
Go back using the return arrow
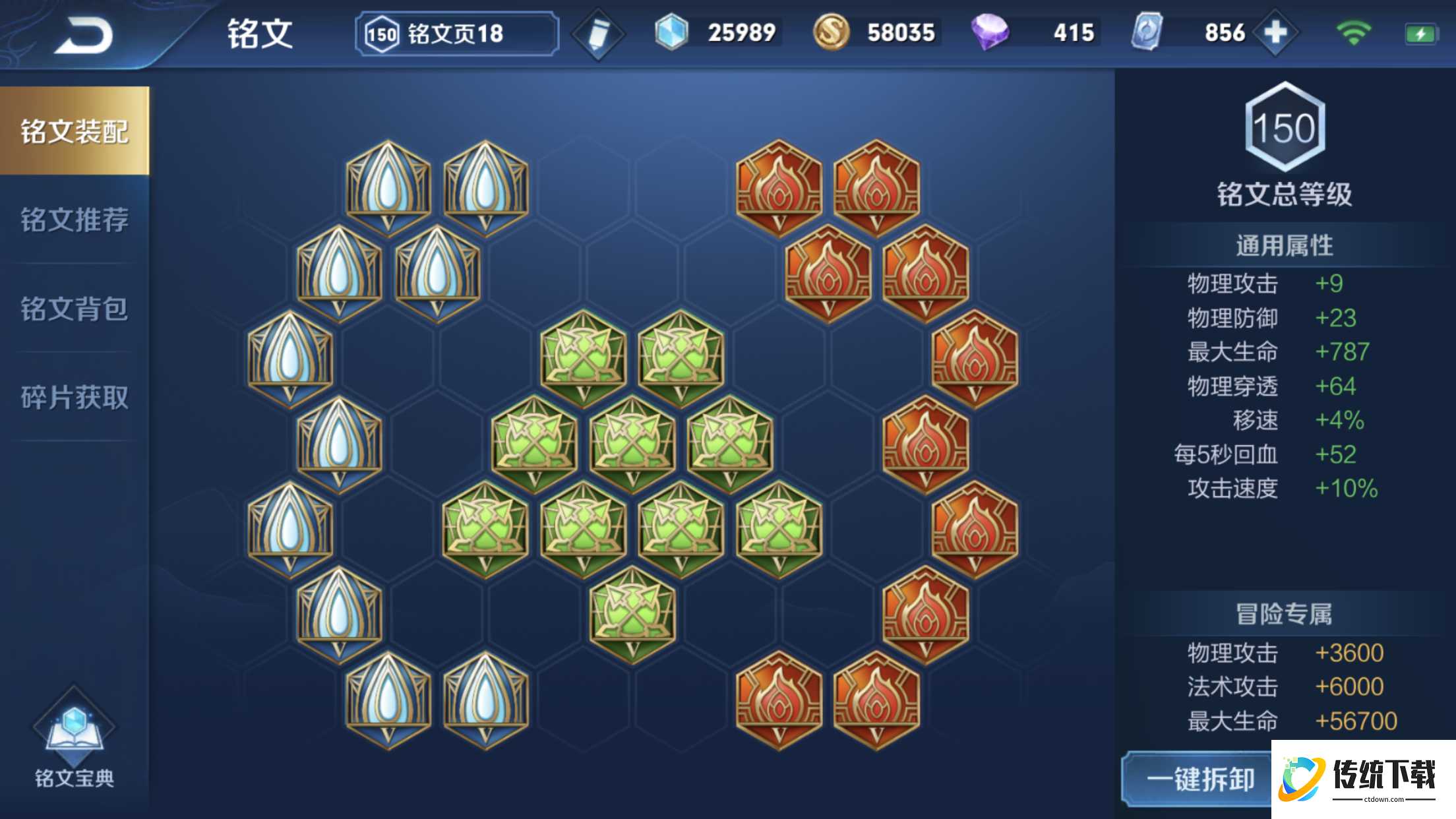[x=84, y=35]
